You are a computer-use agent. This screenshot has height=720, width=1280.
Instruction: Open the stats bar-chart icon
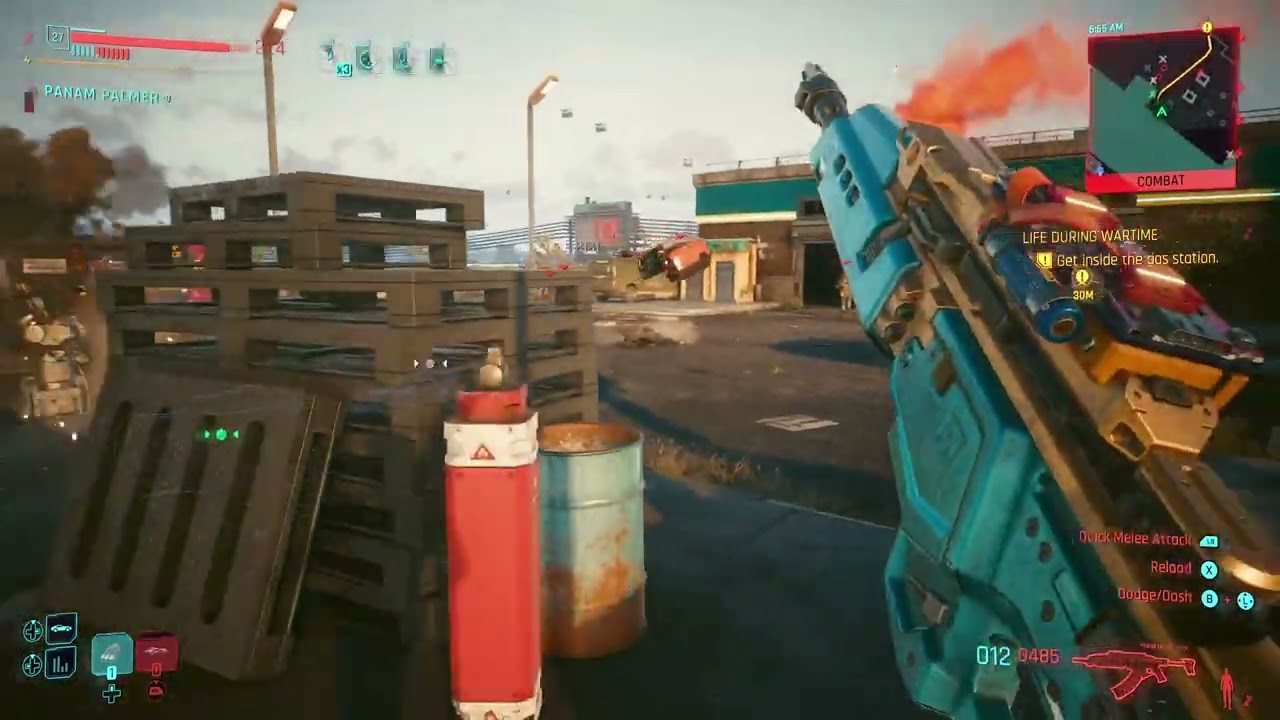point(62,663)
